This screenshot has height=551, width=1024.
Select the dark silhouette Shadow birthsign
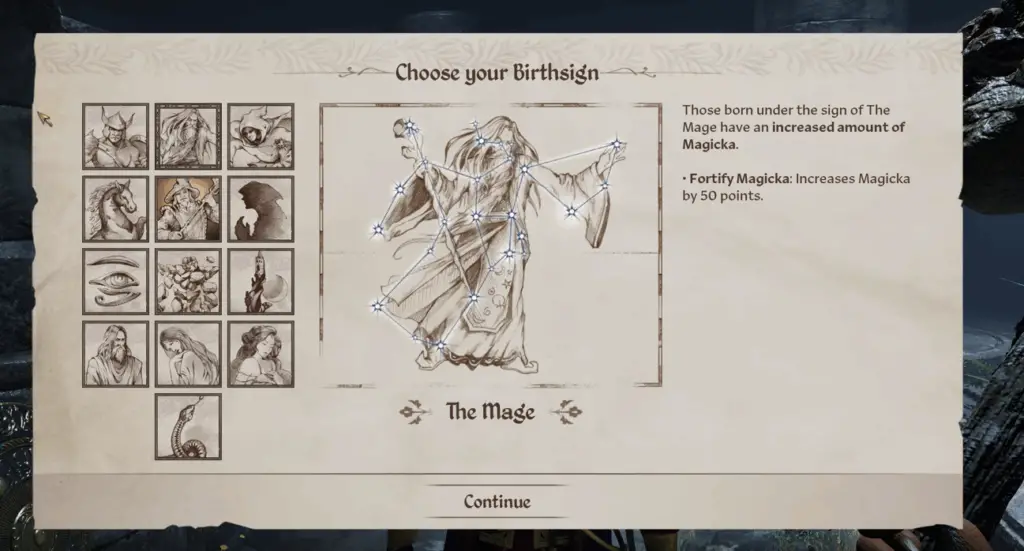pyautogui.click(x=261, y=209)
